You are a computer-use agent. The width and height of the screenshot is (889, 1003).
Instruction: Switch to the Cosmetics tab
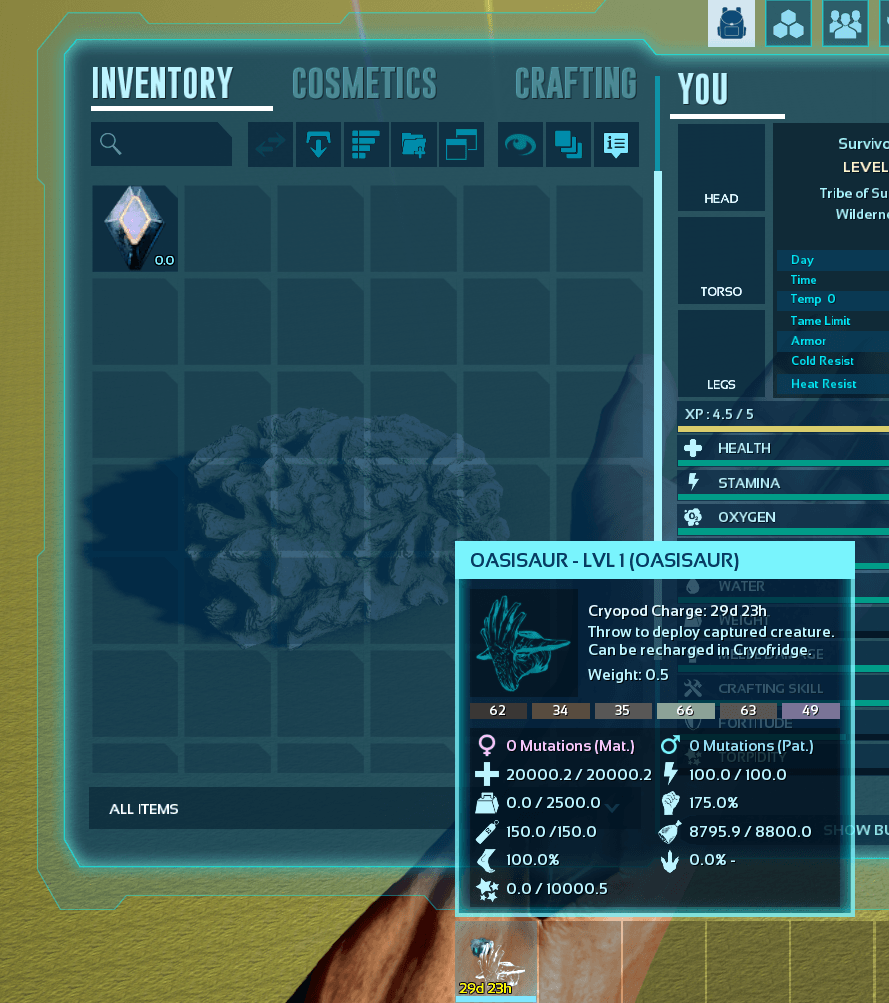click(364, 84)
